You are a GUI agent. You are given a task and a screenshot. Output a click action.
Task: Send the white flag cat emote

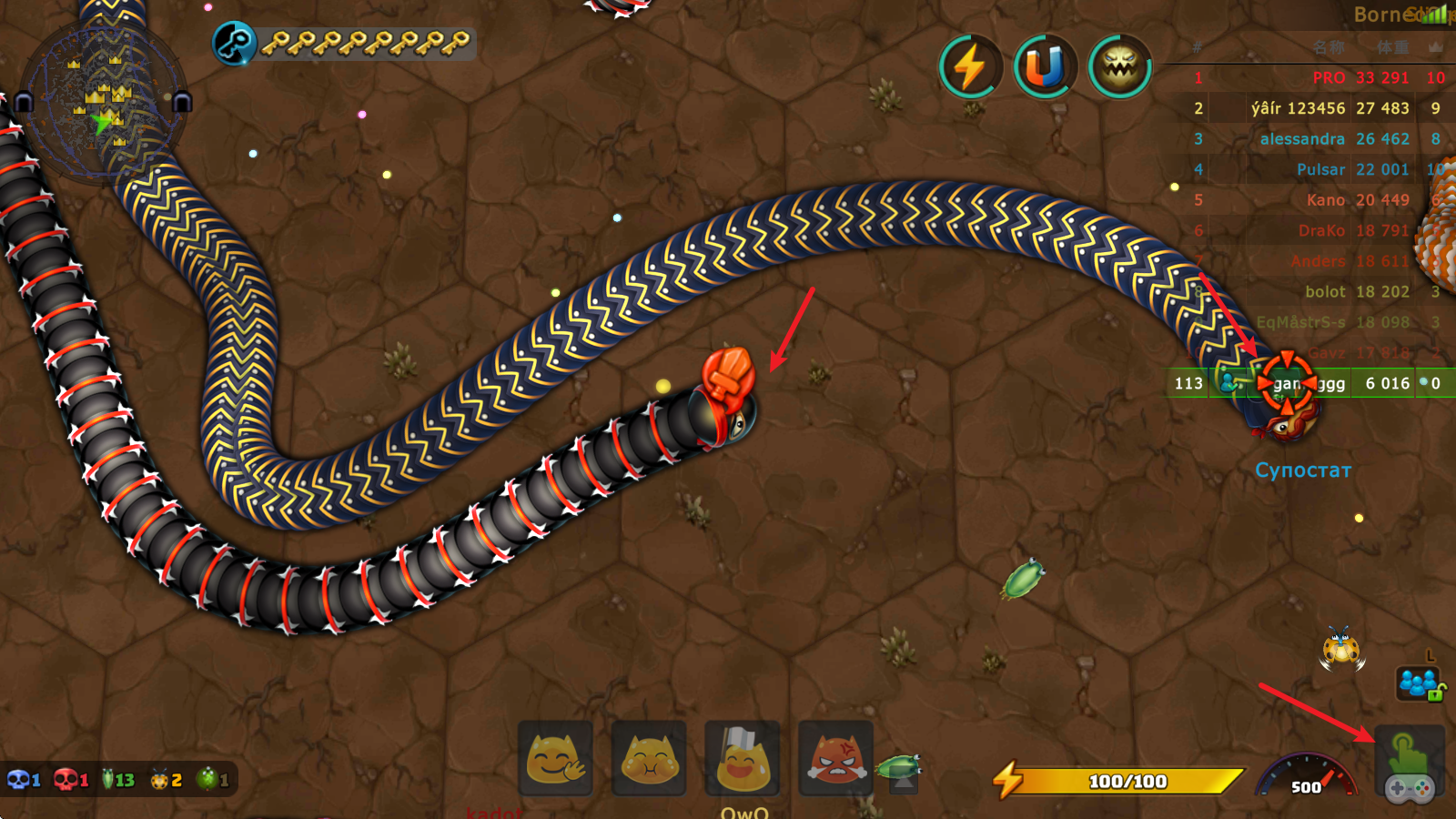click(743, 759)
